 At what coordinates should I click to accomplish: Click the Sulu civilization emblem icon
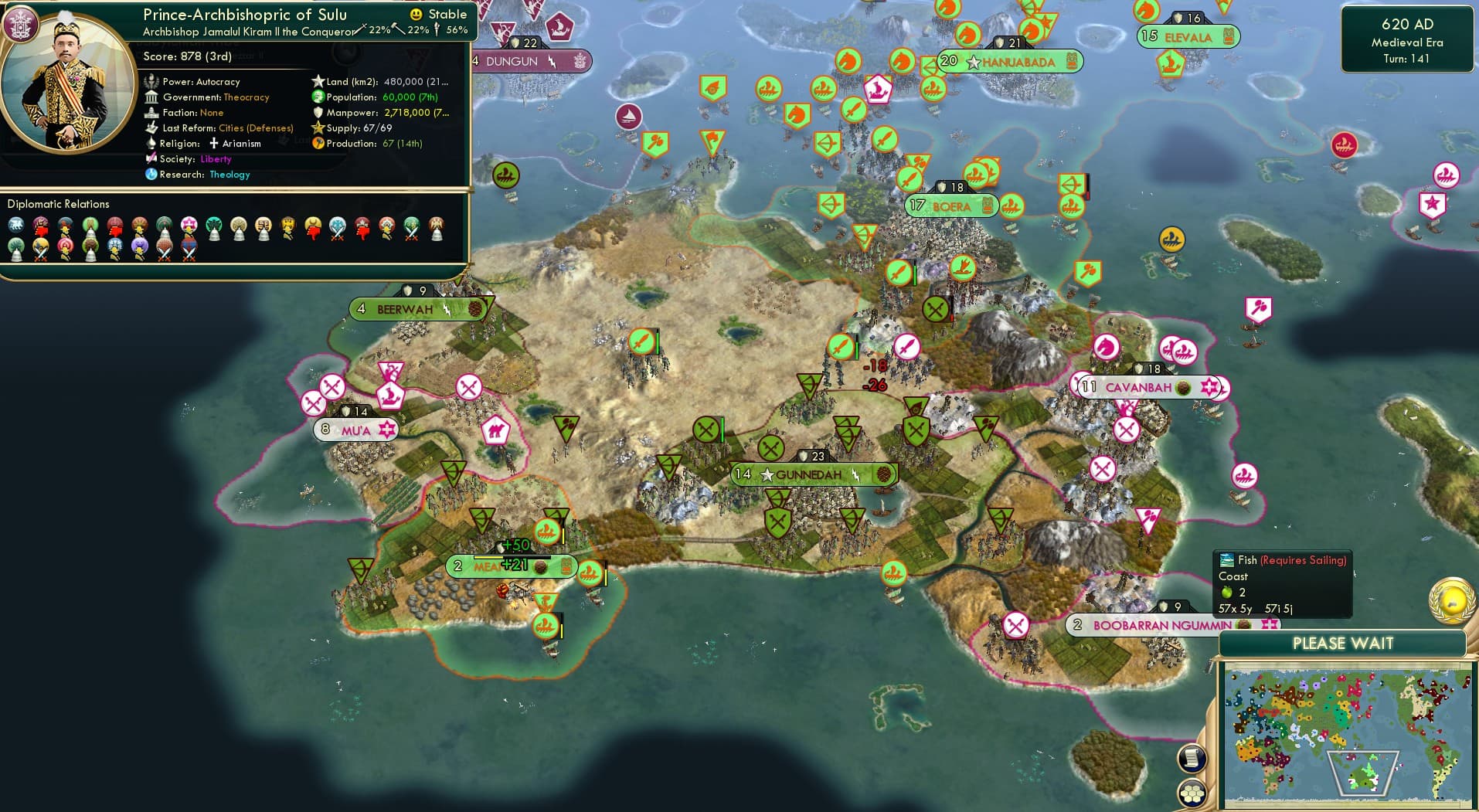[x=20, y=24]
